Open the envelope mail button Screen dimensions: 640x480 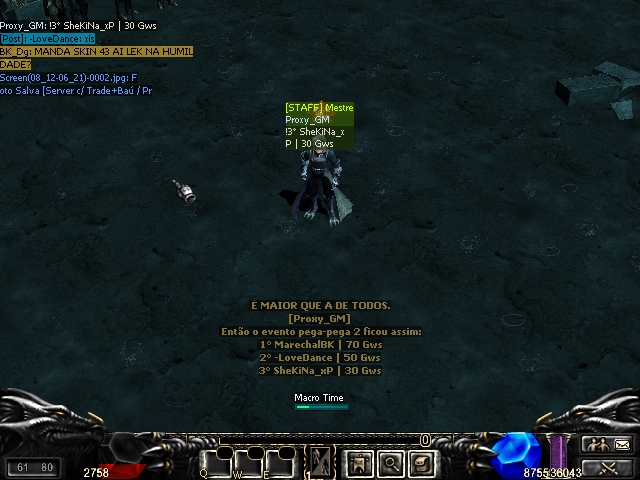point(621,445)
